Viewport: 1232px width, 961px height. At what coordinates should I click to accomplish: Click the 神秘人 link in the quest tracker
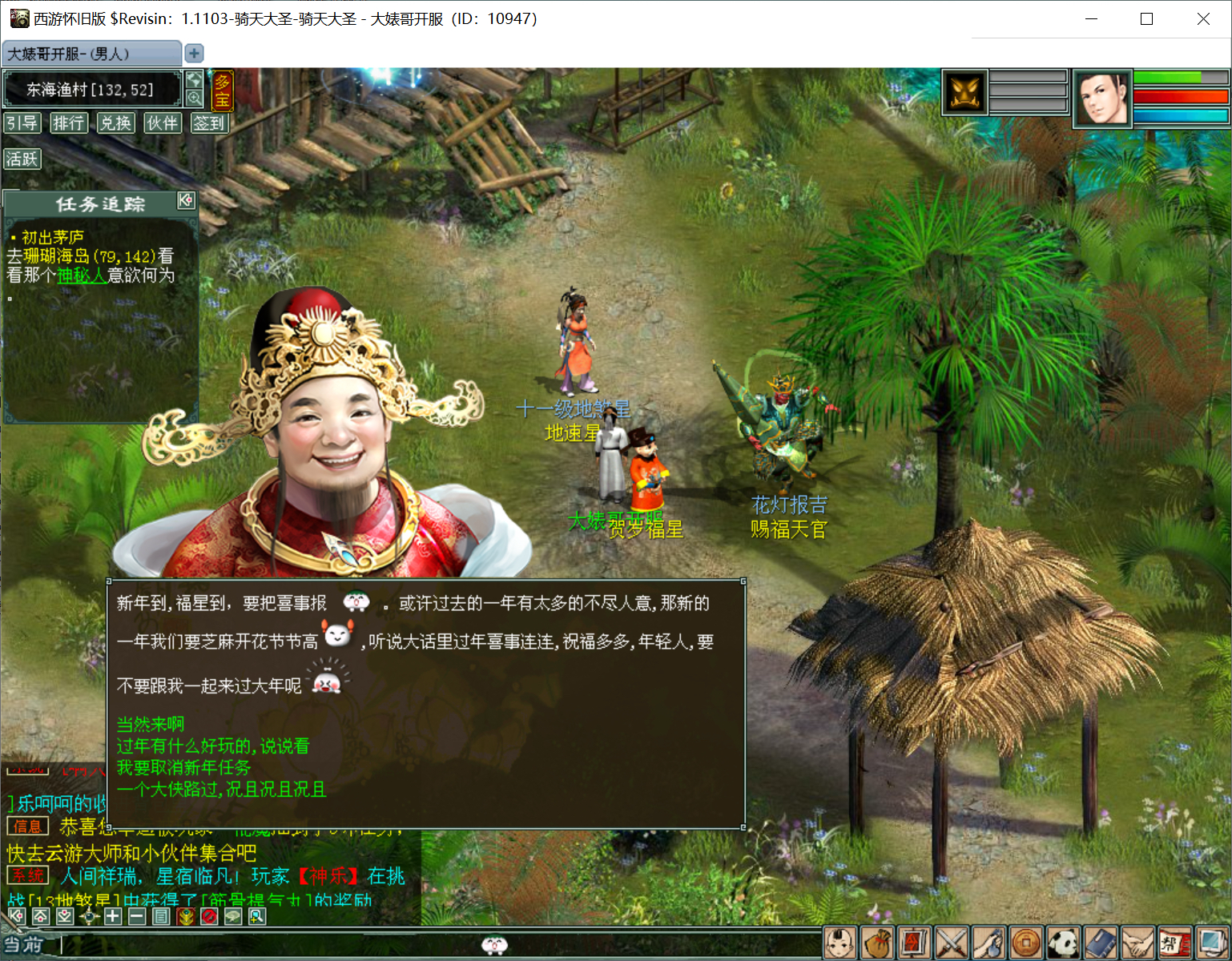point(83,275)
